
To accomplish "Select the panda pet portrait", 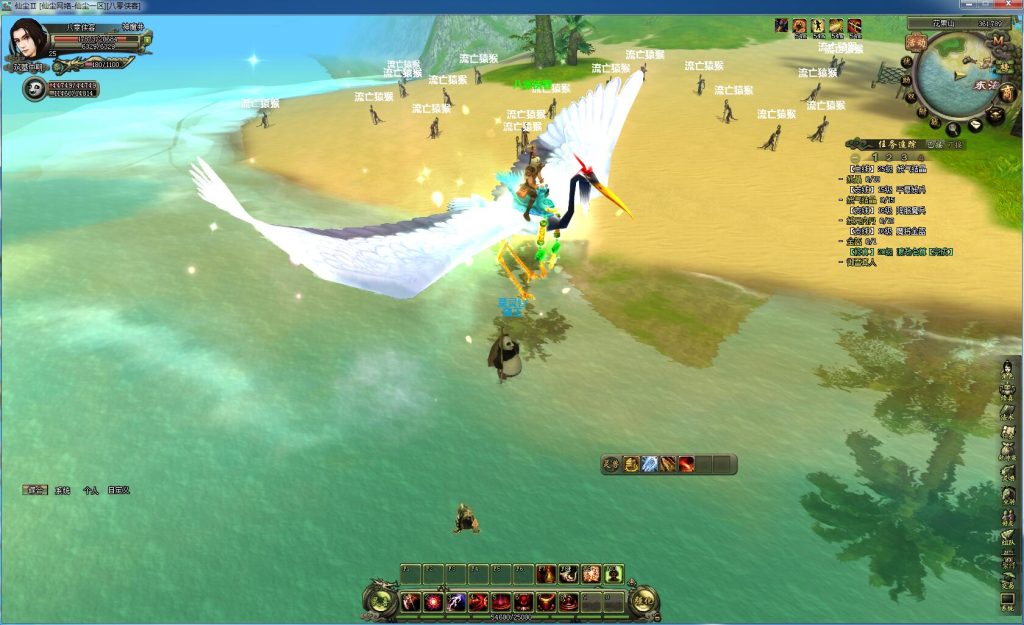I will pos(33,90).
